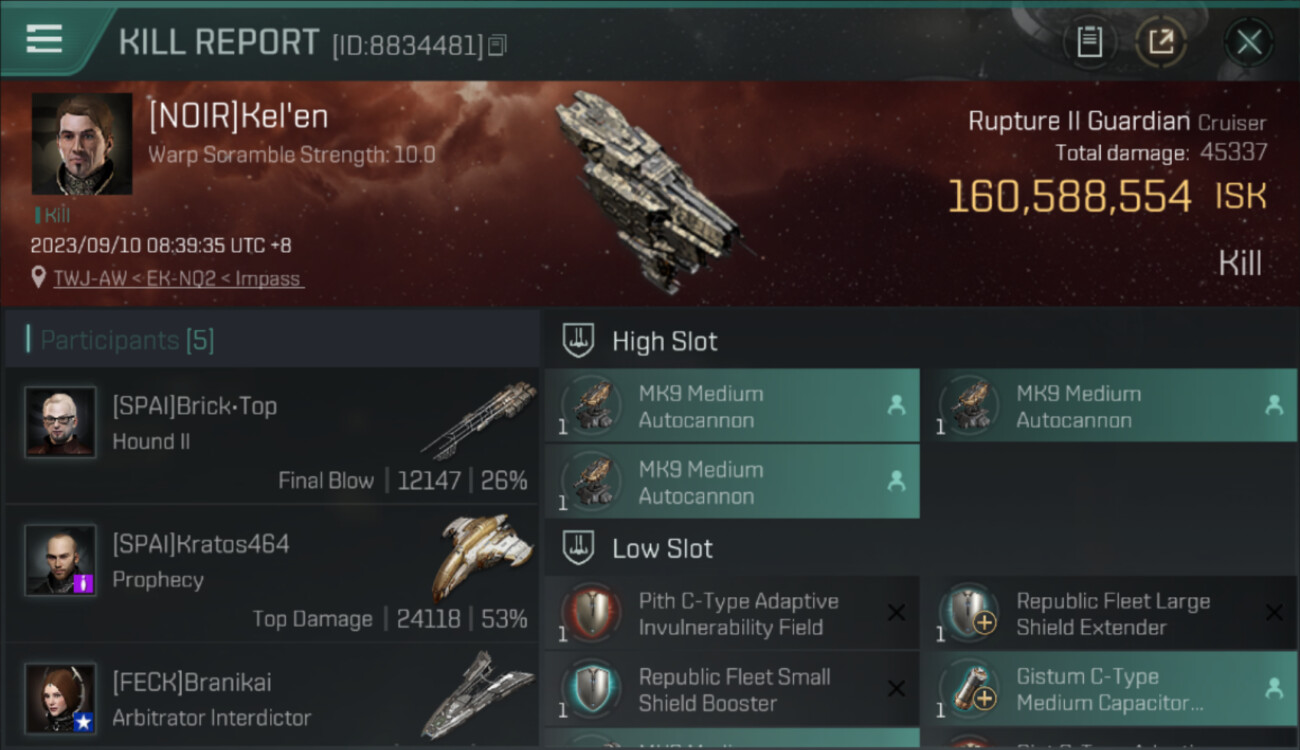Open the hamburger menu
This screenshot has width=1300, height=750.
[x=44, y=39]
